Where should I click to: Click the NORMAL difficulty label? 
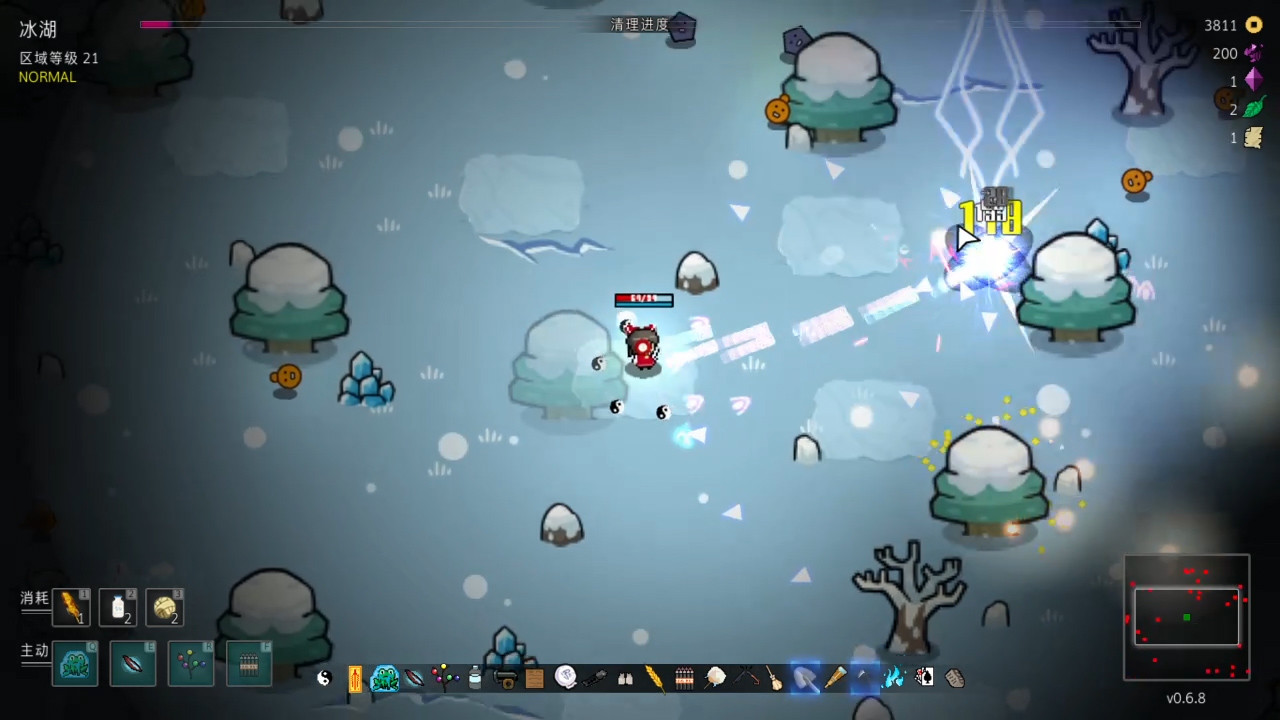tap(47, 77)
